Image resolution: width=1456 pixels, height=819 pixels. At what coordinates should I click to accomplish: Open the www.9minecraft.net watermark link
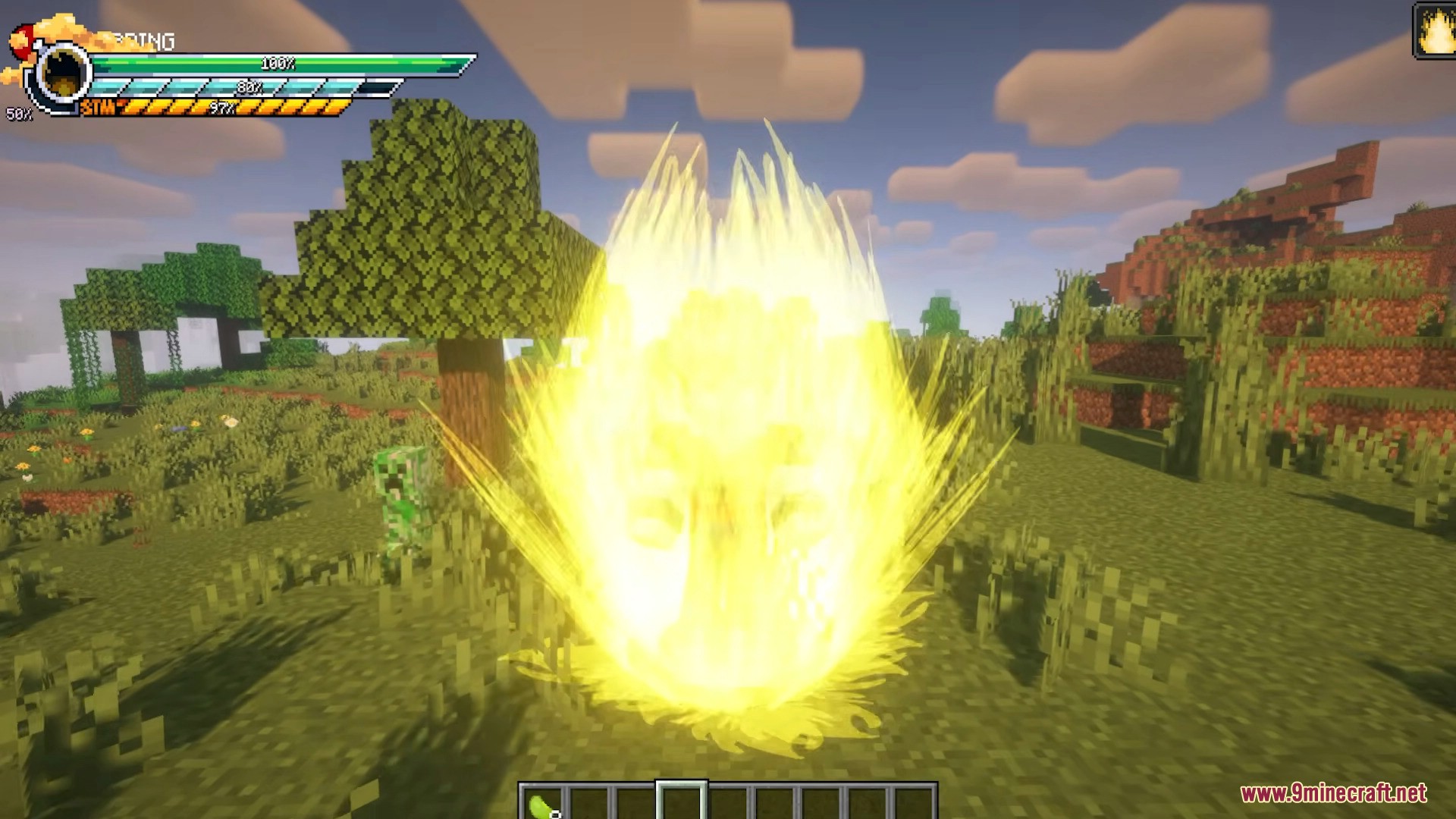tap(1333, 793)
